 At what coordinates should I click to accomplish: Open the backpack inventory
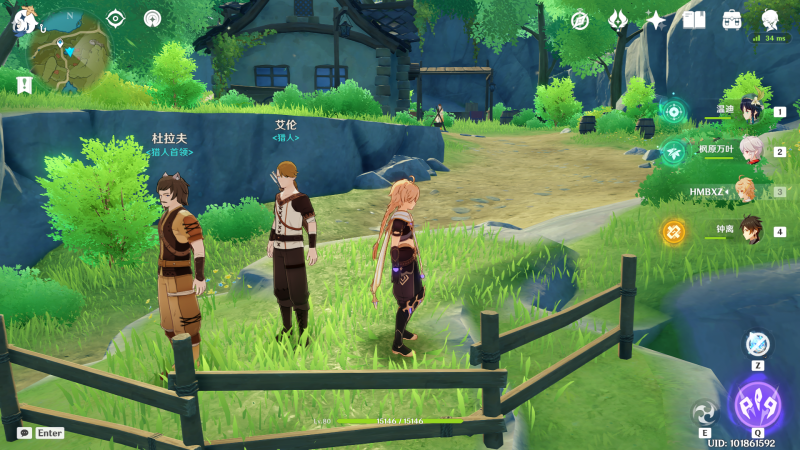click(x=732, y=20)
